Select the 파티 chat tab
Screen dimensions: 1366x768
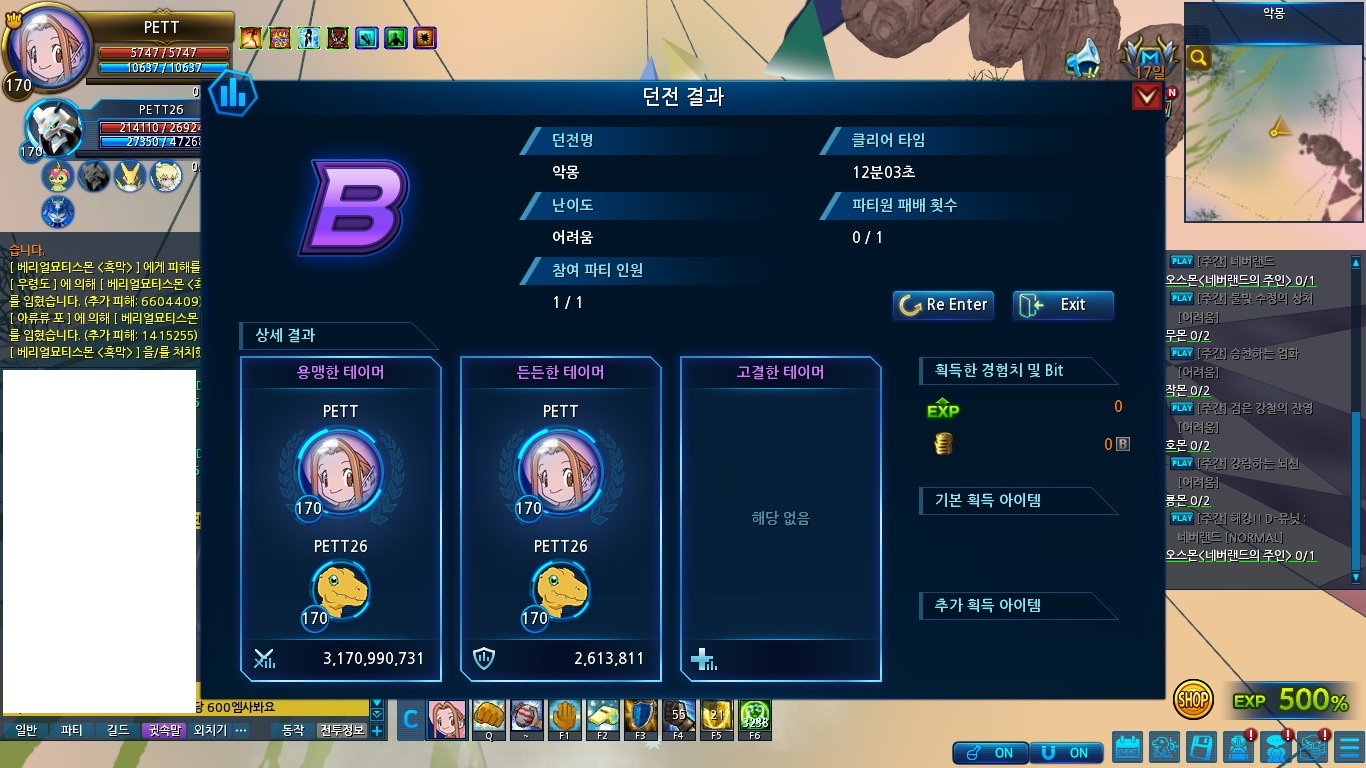[x=72, y=731]
